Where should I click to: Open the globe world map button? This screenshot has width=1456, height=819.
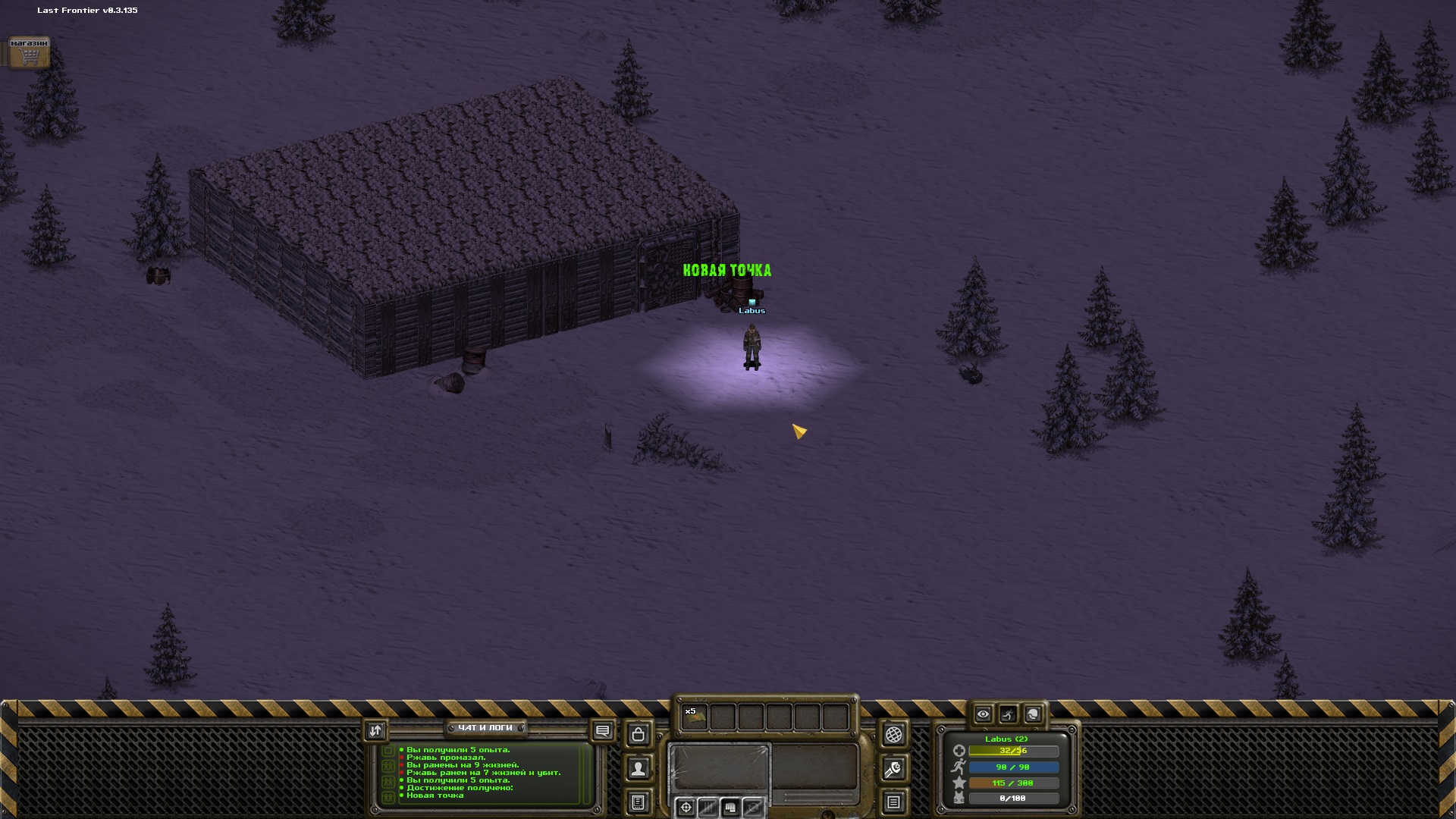893,734
